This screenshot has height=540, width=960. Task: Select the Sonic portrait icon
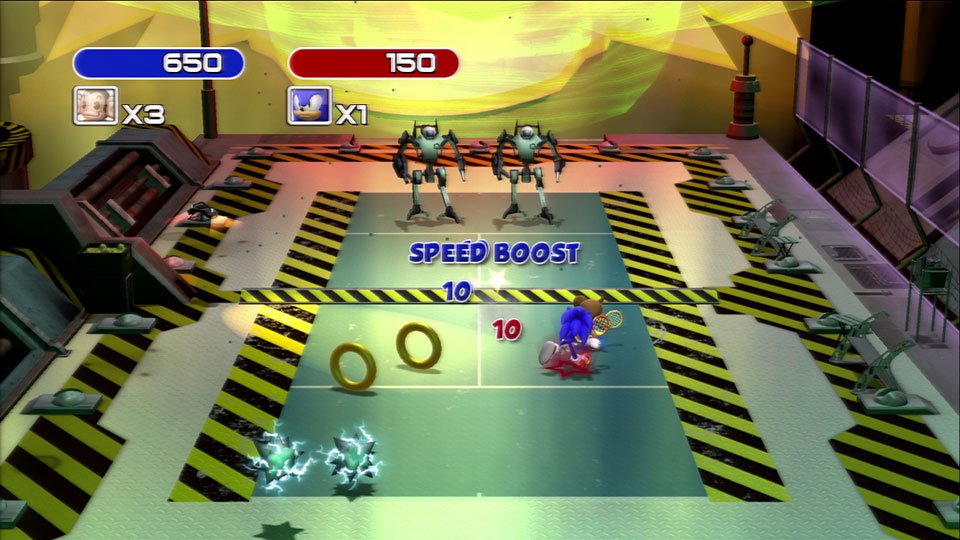coord(309,105)
